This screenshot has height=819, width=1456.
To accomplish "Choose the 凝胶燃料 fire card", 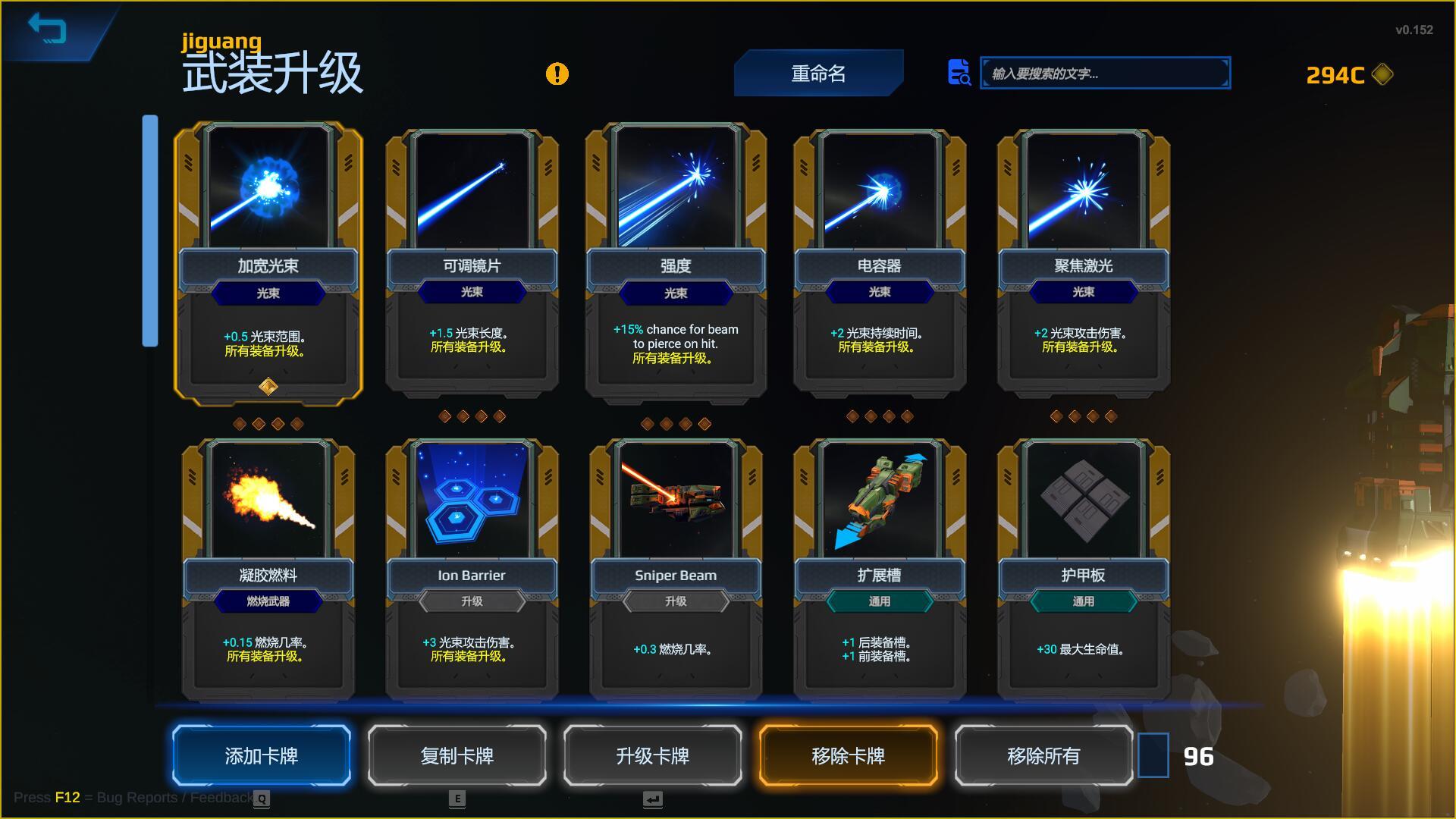I will [268, 569].
